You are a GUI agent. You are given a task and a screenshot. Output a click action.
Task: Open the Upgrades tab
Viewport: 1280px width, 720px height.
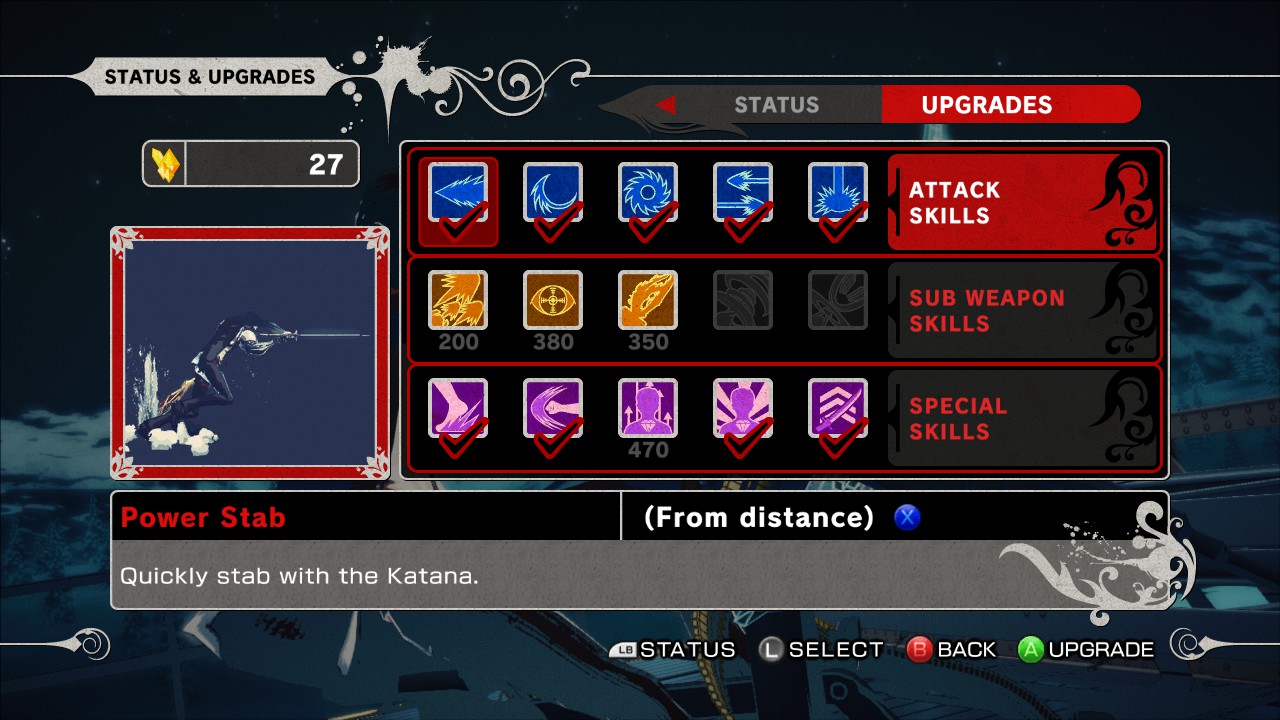(x=986, y=105)
